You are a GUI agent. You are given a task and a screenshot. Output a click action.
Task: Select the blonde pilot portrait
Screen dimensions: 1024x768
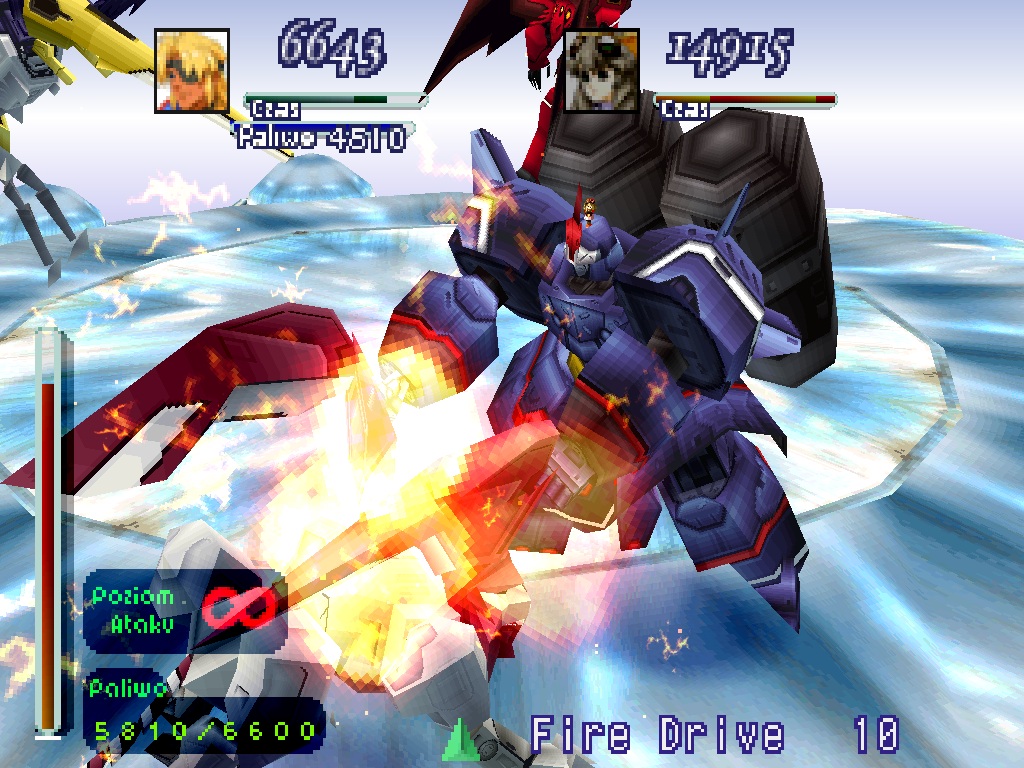(192, 71)
